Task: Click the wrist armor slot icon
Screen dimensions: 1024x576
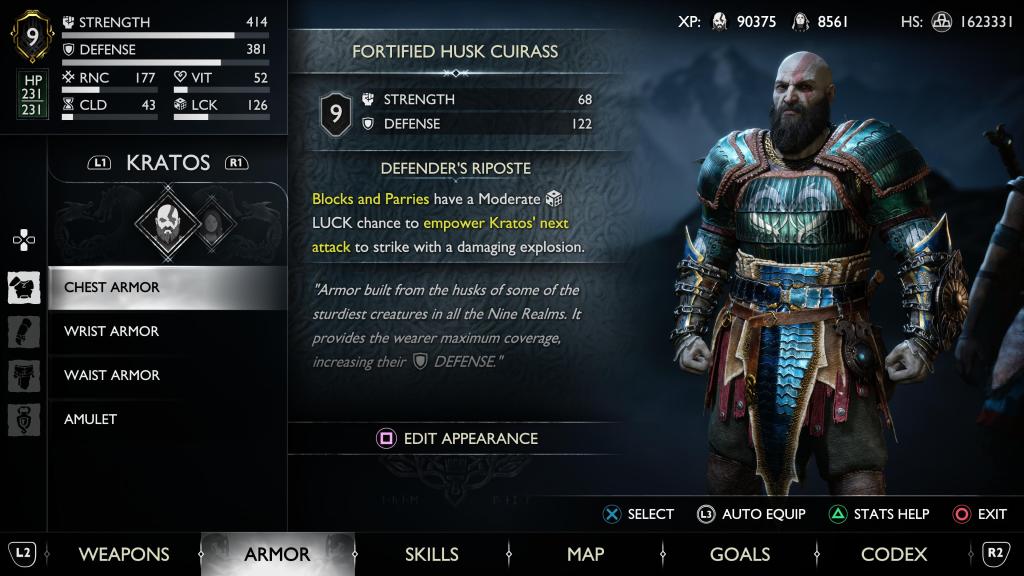Action: click(24, 331)
